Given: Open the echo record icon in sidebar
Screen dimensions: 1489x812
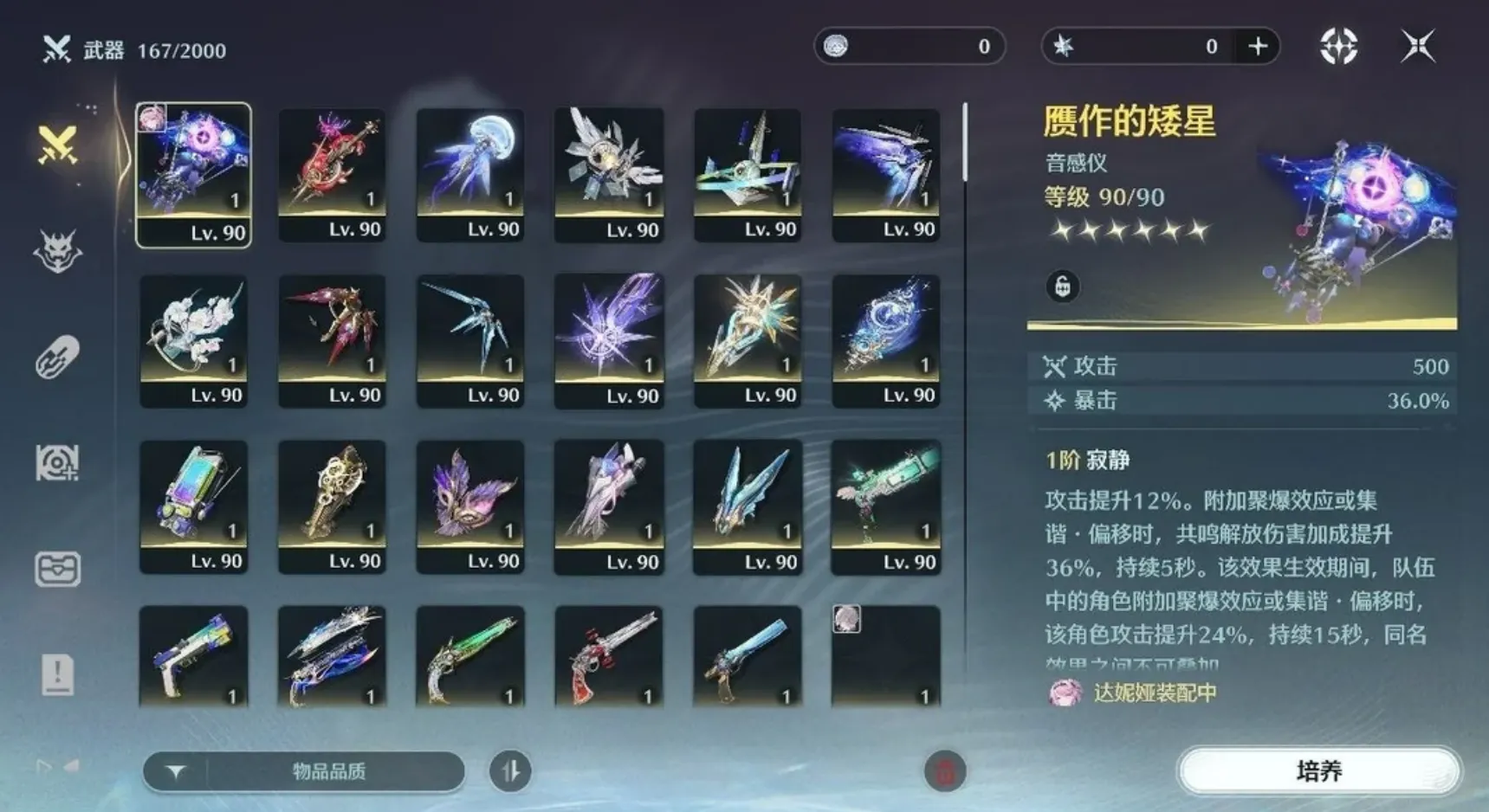Looking at the screenshot, I should (55, 463).
